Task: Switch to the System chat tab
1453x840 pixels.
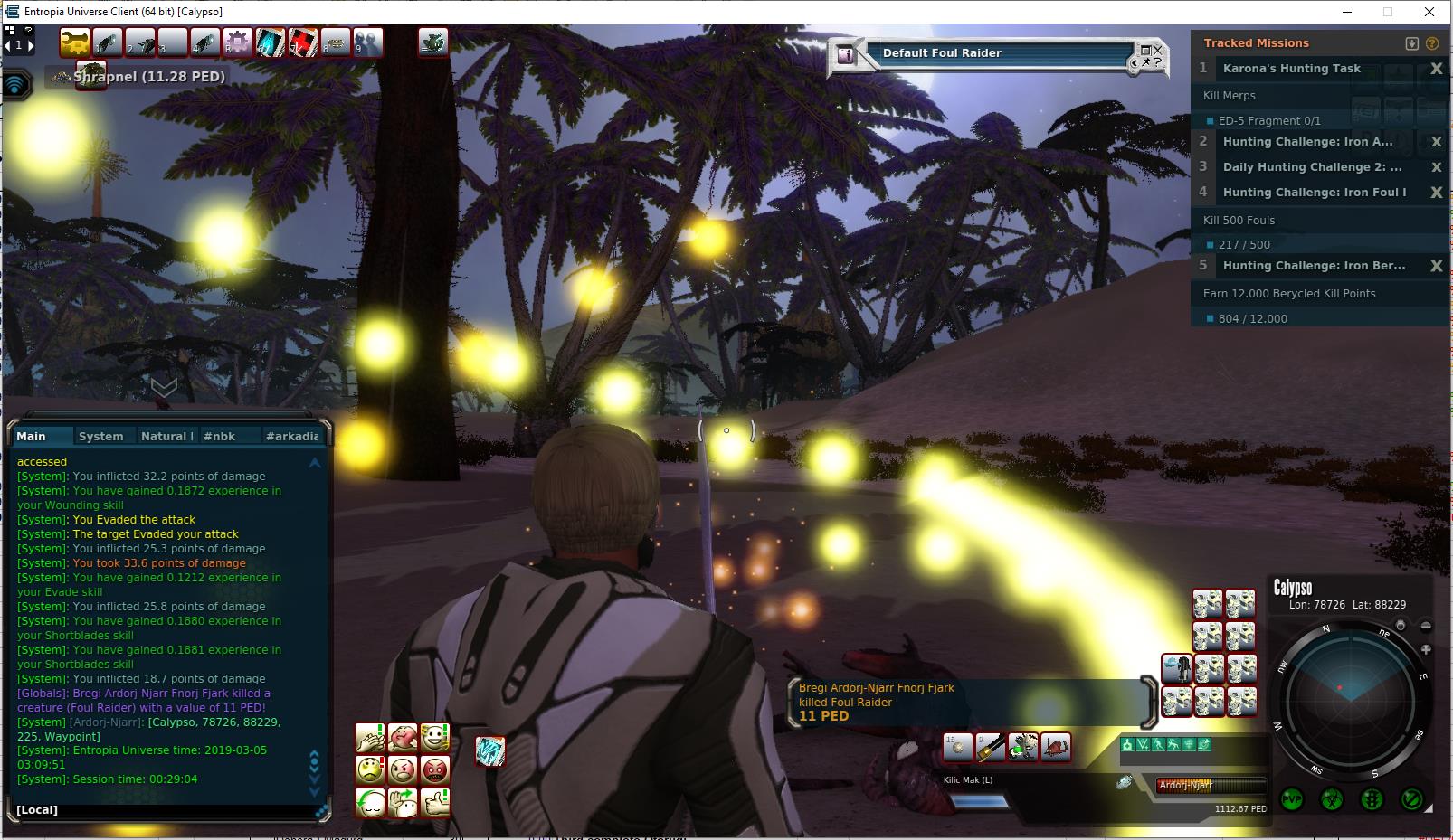Action: click(100, 436)
